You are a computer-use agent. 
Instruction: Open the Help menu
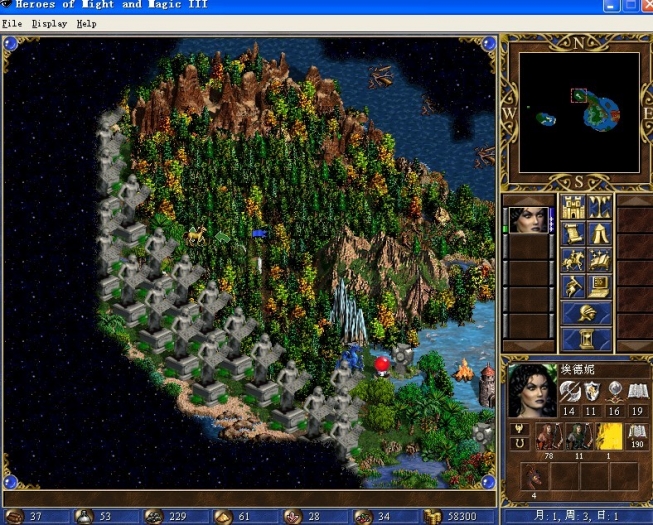coord(87,23)
